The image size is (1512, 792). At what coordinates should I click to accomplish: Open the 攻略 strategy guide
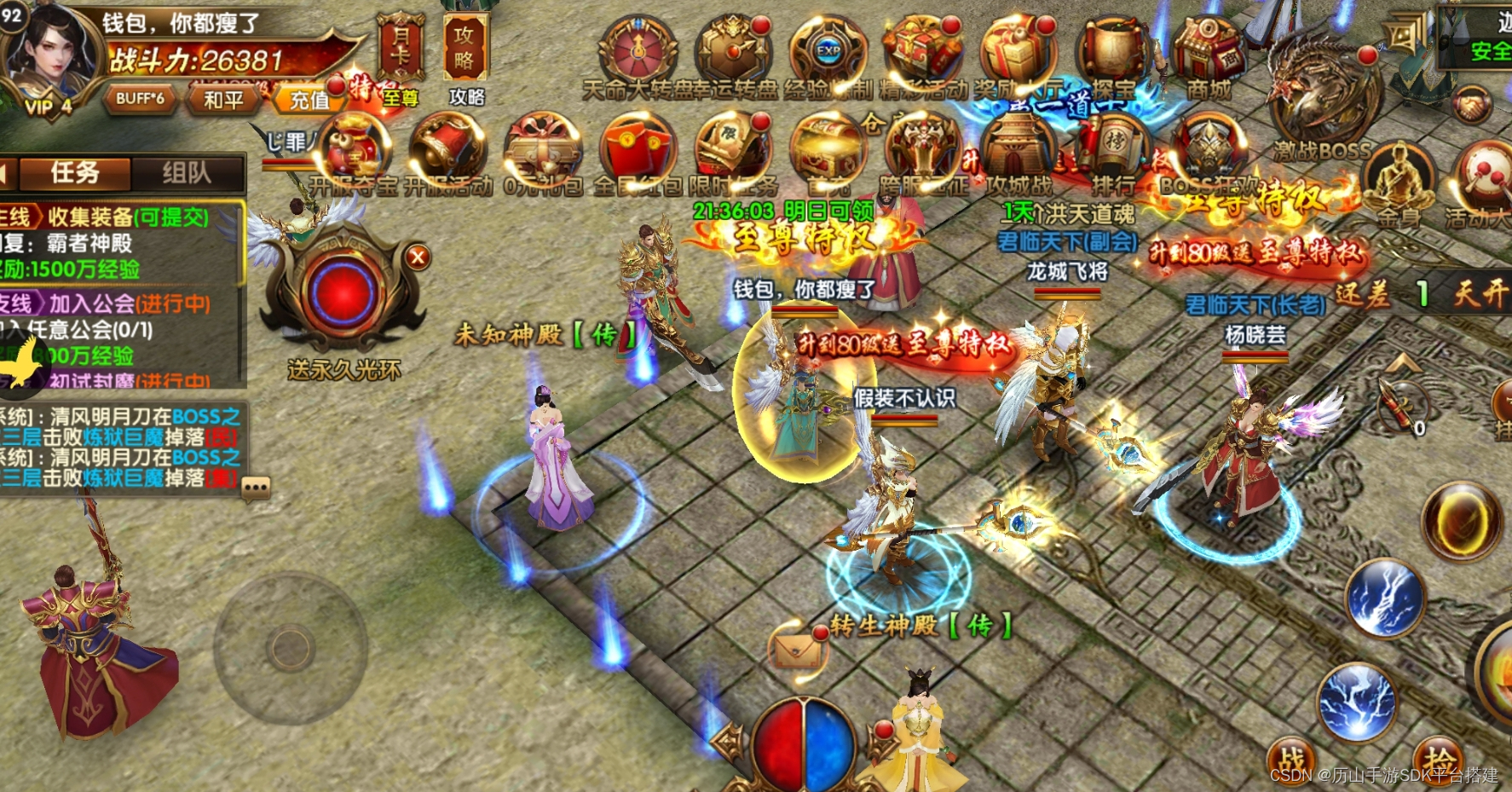(x=465, y=49)
